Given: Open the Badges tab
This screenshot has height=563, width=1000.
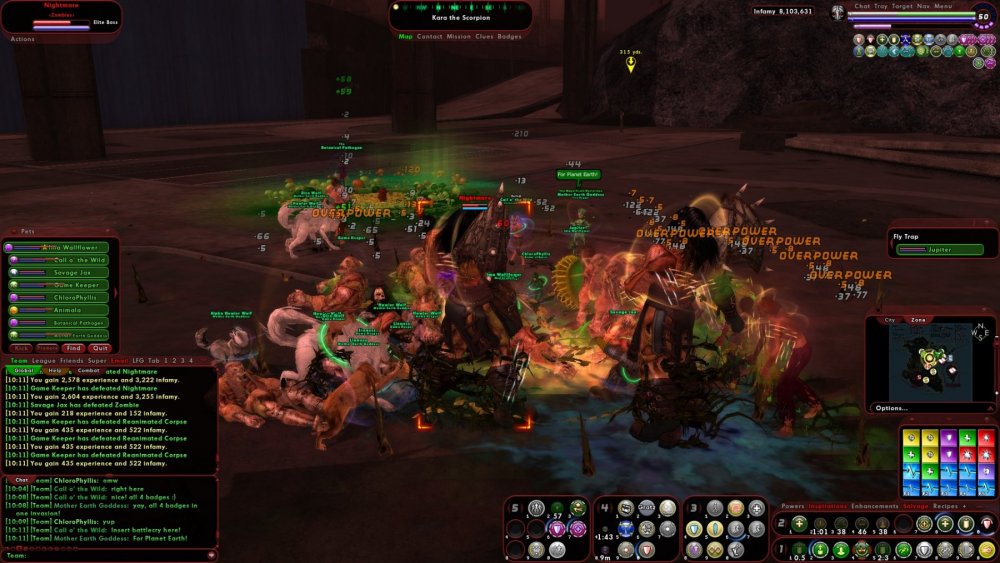Looking at the screenshot, I should point(509,36).
